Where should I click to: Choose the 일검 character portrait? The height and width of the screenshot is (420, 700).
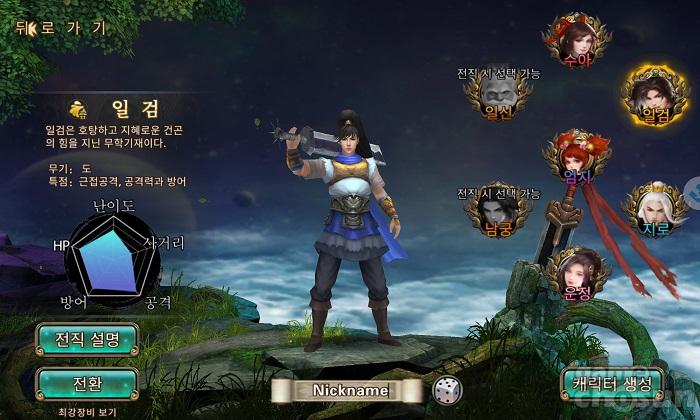point(654,97)
